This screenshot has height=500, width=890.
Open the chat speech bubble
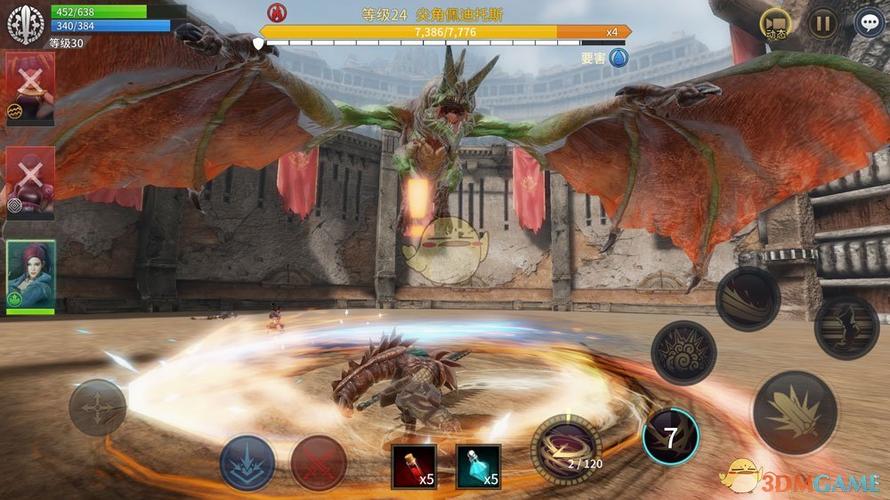coord(869,22)
